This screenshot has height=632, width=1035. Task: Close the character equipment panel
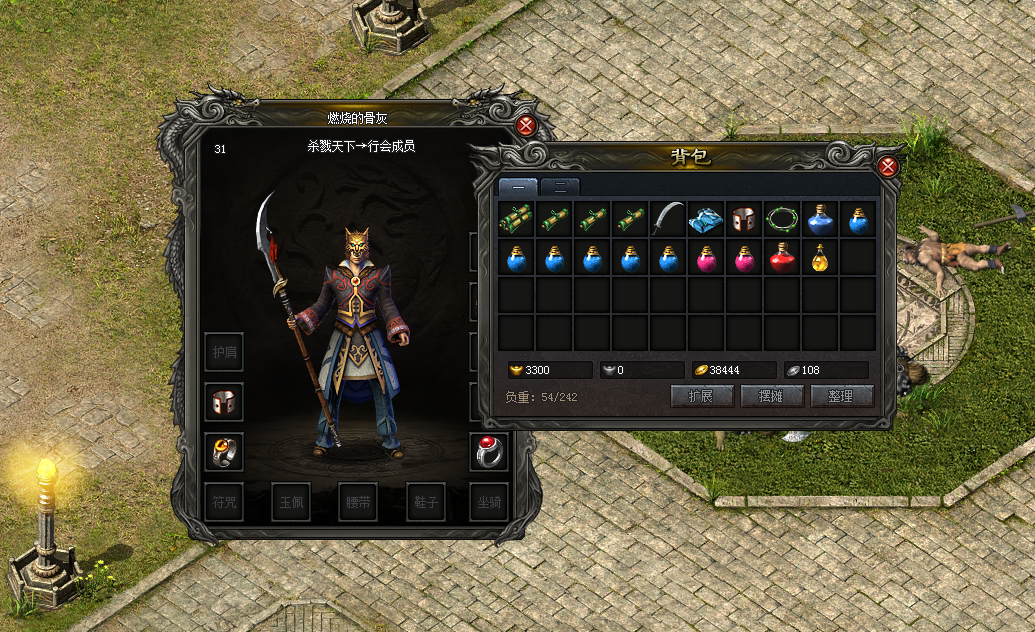click(x=526, y=126)
